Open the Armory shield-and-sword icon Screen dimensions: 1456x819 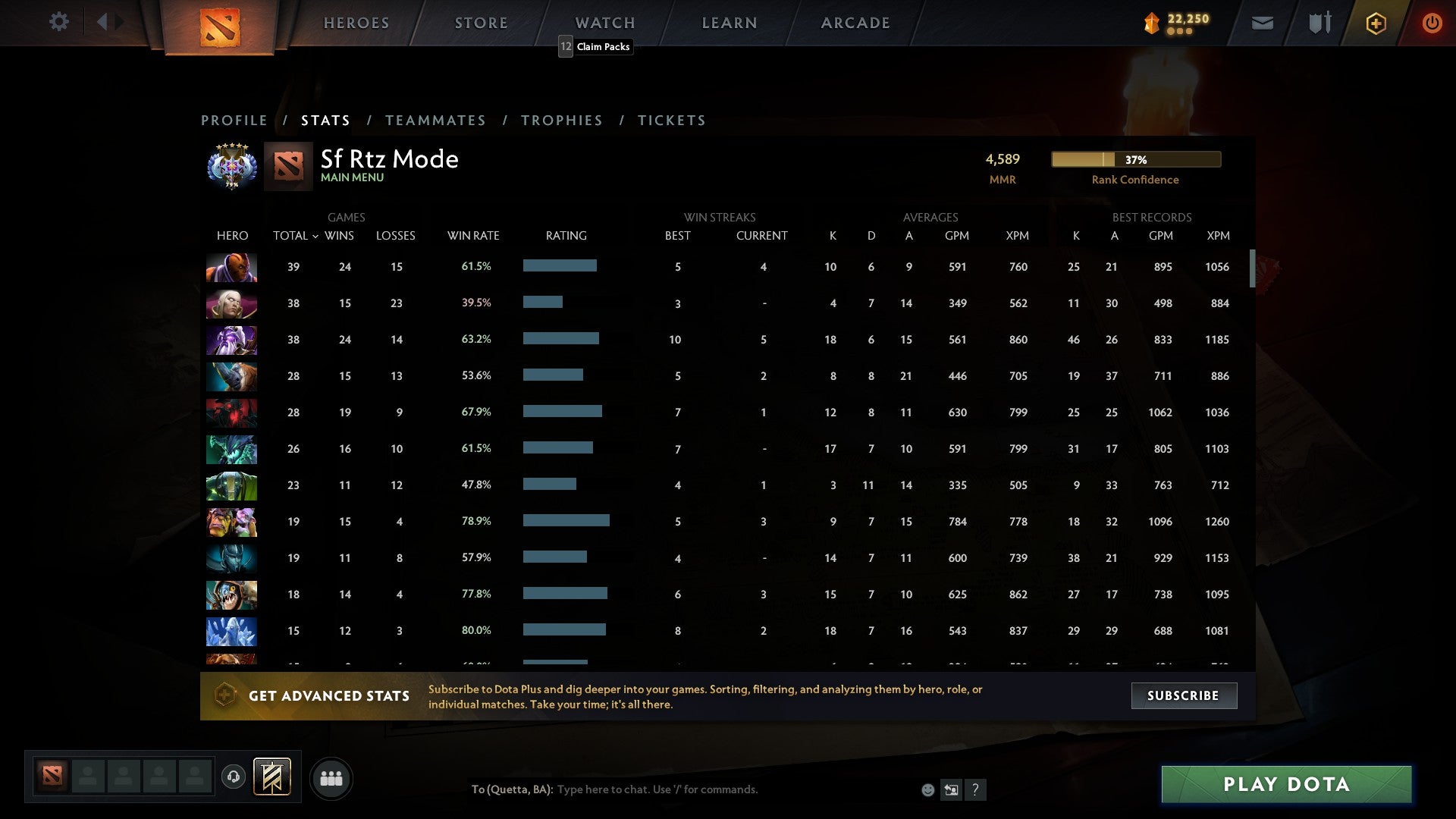click(1319, 23)
